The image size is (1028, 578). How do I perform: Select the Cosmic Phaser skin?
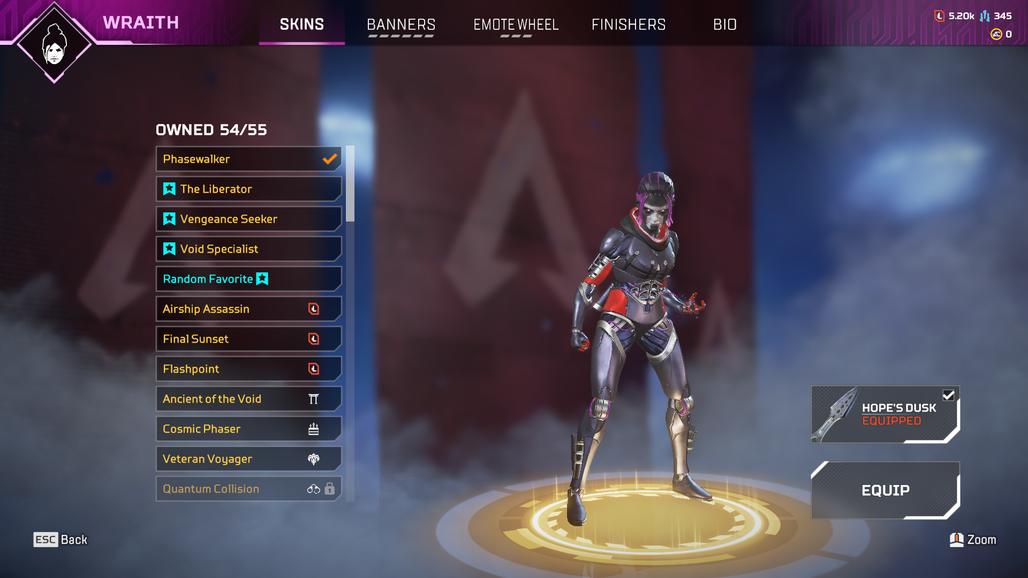point(248,429)
